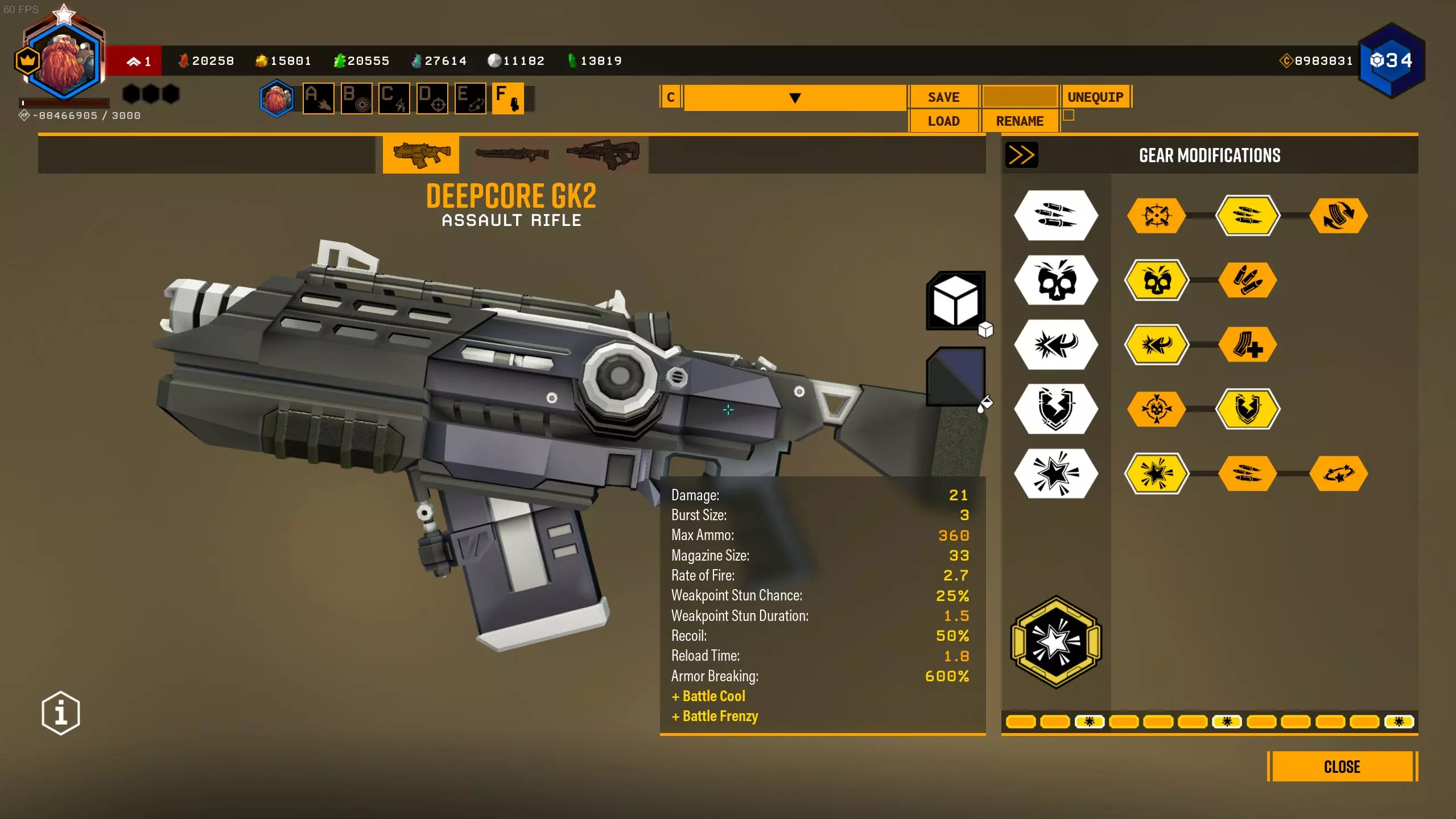The width and height of the screenshot is (1456, 819).
Task: Save the current loadout
Action: 943,97
